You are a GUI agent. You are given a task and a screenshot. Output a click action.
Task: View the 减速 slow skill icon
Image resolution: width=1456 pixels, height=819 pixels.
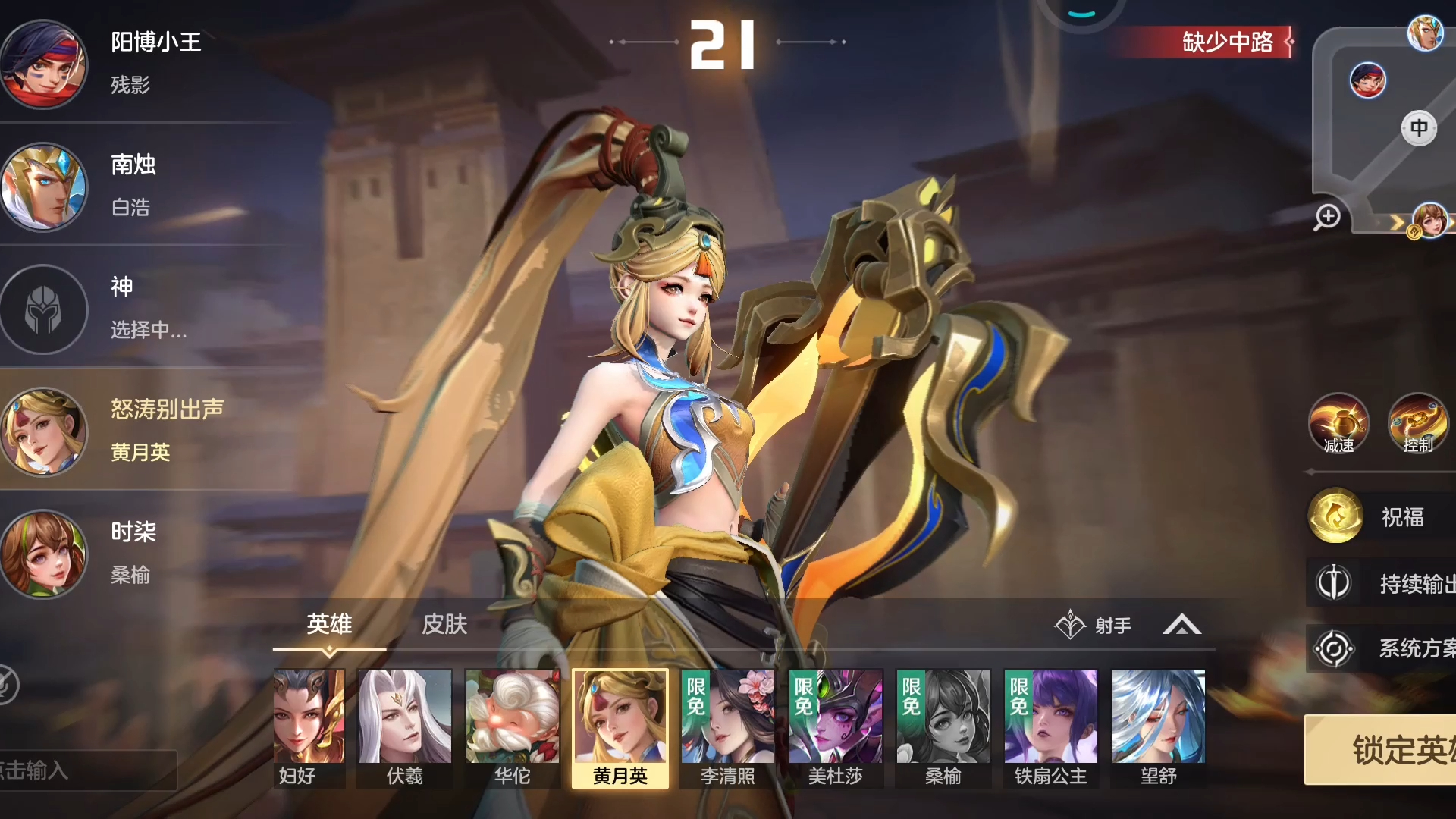[x=1338, y=423]
